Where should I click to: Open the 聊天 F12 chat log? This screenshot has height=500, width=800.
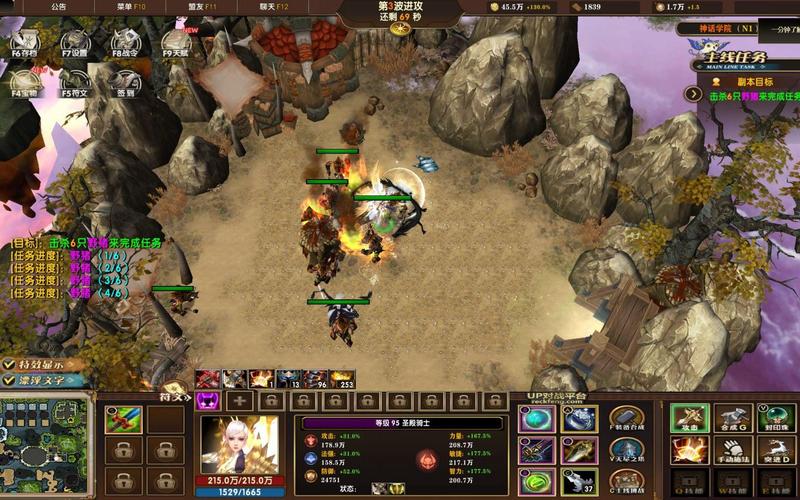coord(273,6)
